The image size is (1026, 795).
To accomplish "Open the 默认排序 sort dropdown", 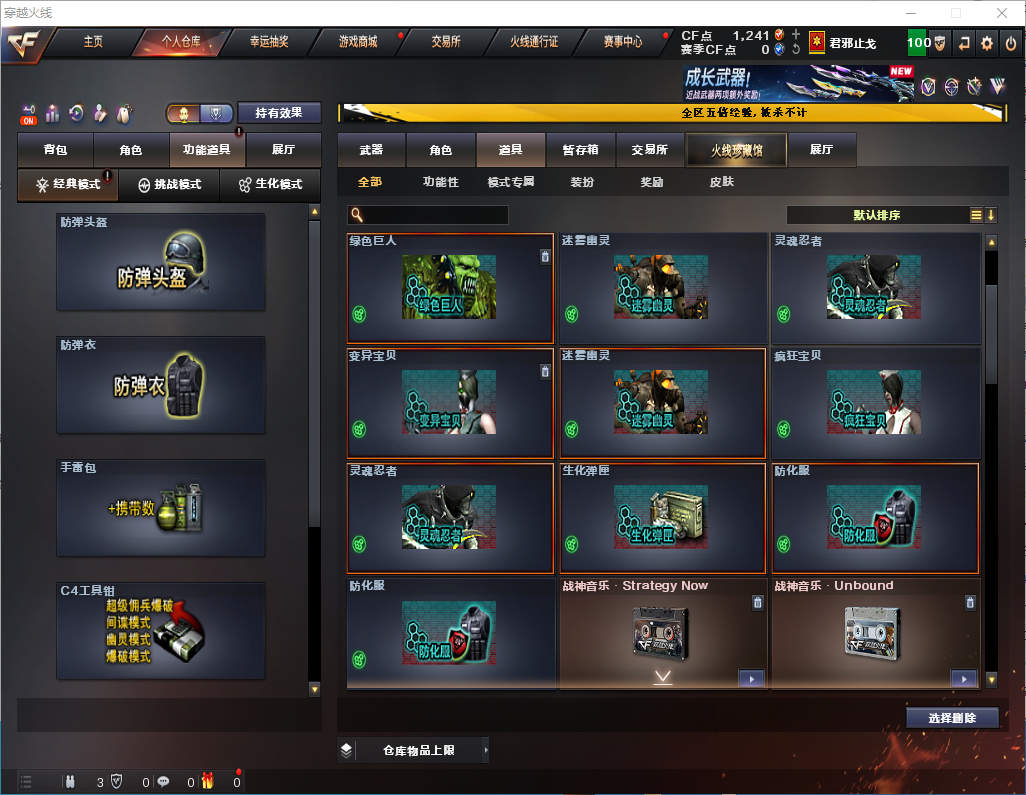I will [876, 215].
